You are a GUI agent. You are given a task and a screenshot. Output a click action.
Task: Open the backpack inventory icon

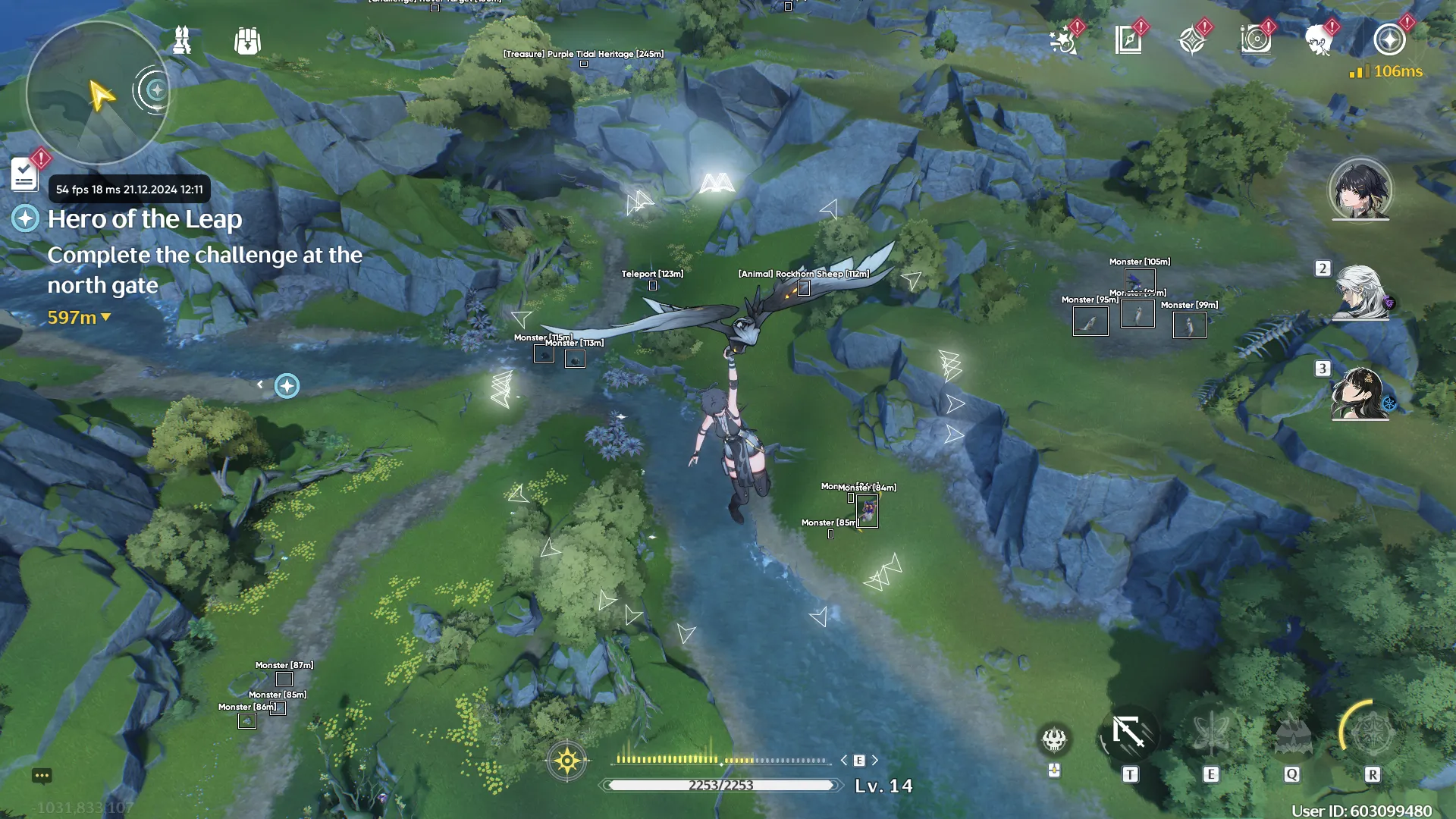(x=247, y=41)
